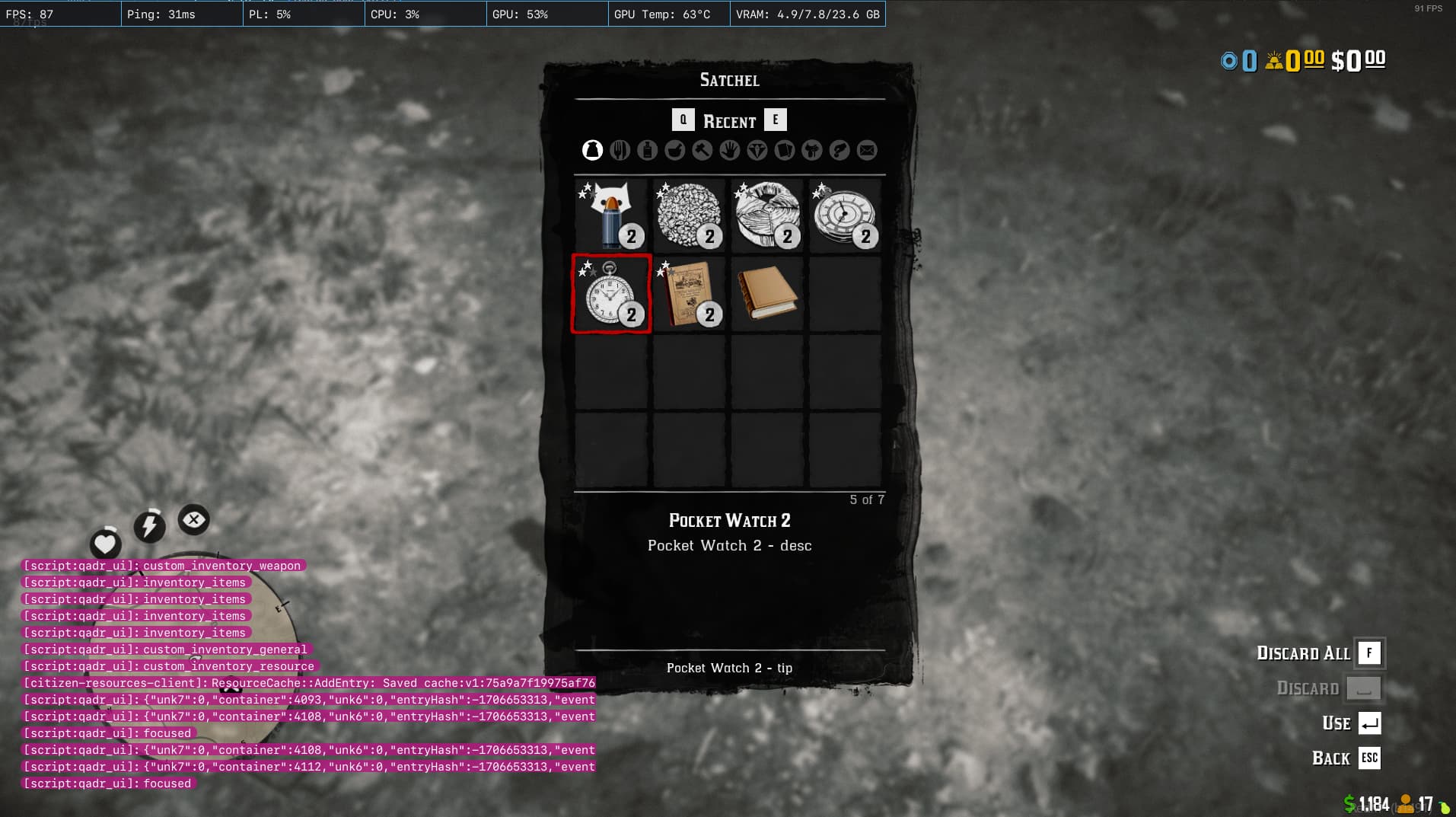
Task: Select the tools hammer category icon
Action: pos(702,150)
